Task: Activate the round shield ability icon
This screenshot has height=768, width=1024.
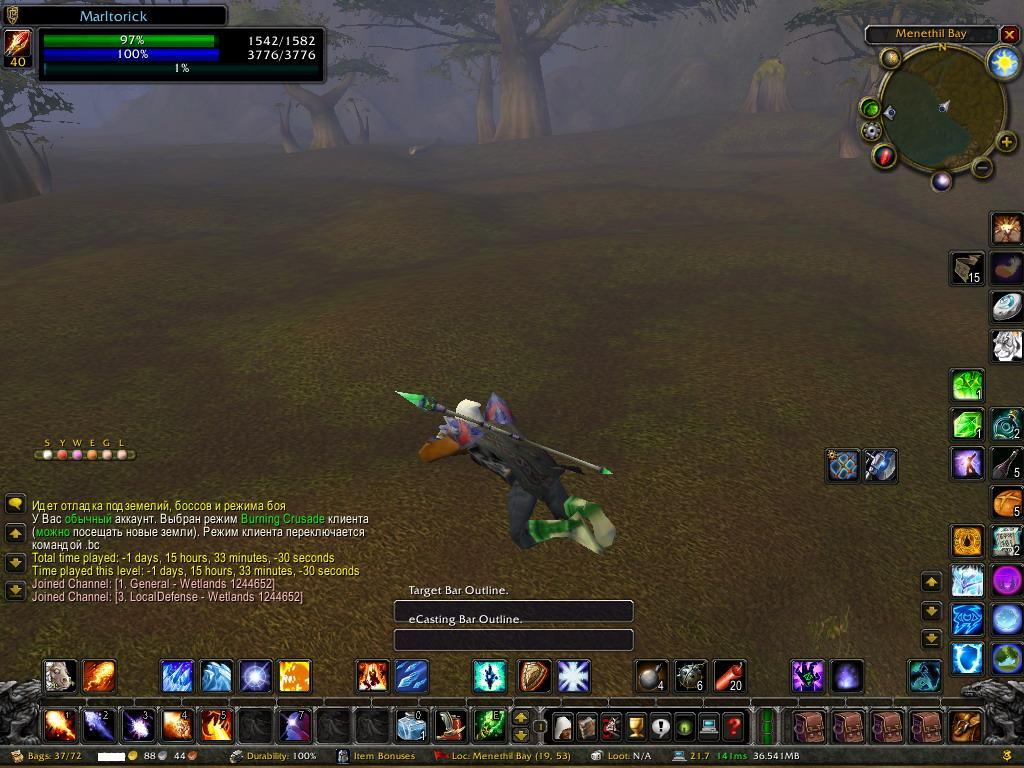Action: pyautogui.click(x=534, y=676)
